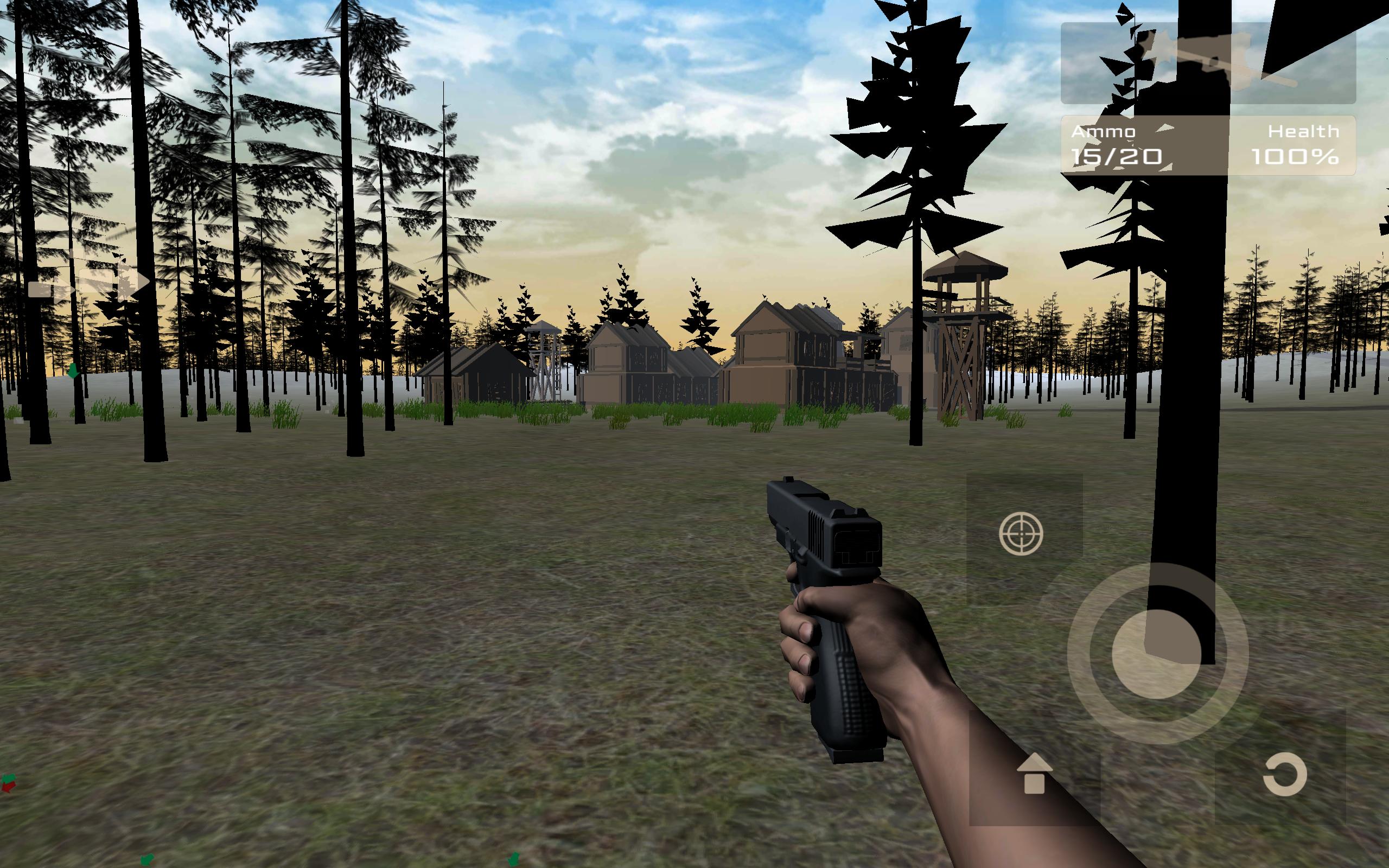The image size is (1389, 868).
Task: Tap the rifle weapon switch panel
Action: pos(1208,63)
